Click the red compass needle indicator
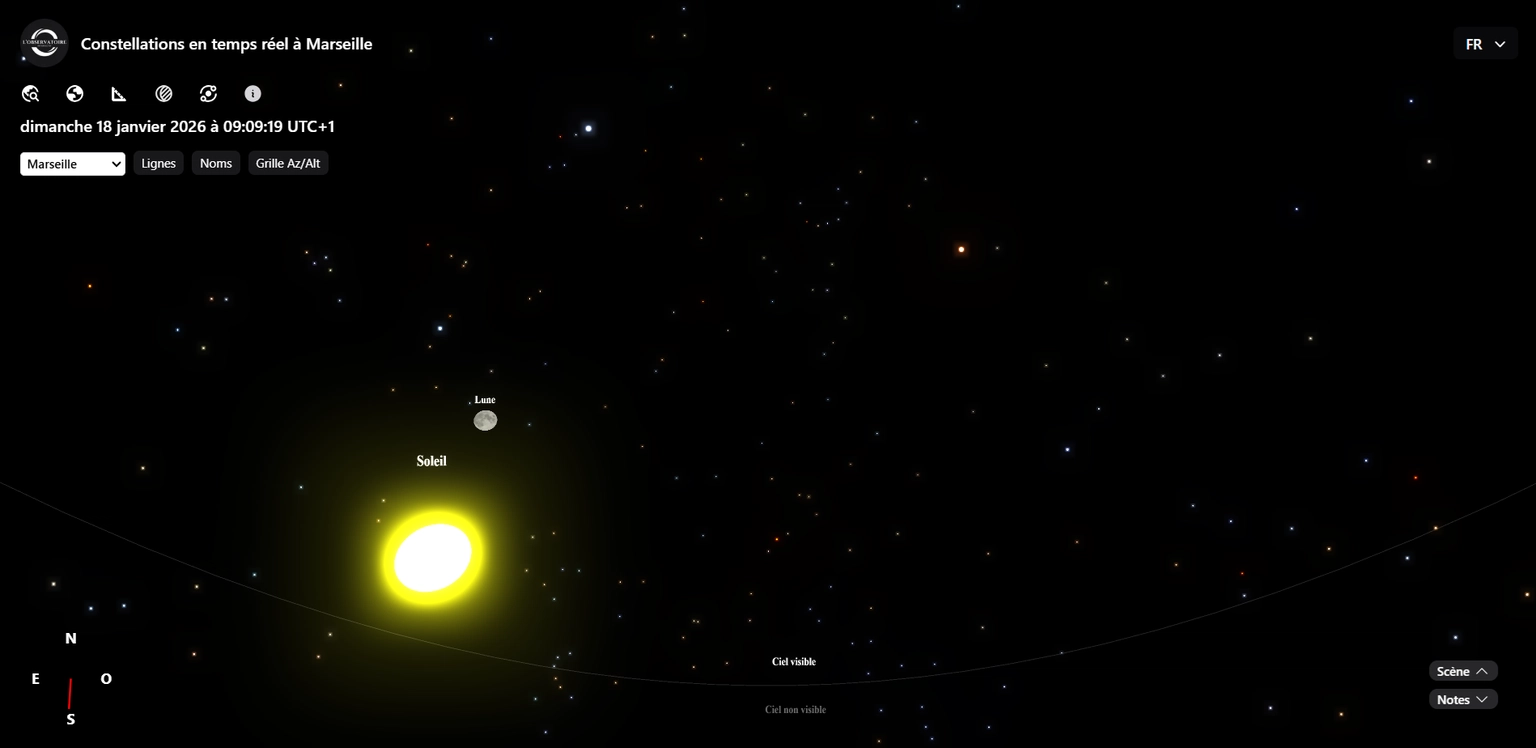The image size is (1536, 748). coord(70,695)
